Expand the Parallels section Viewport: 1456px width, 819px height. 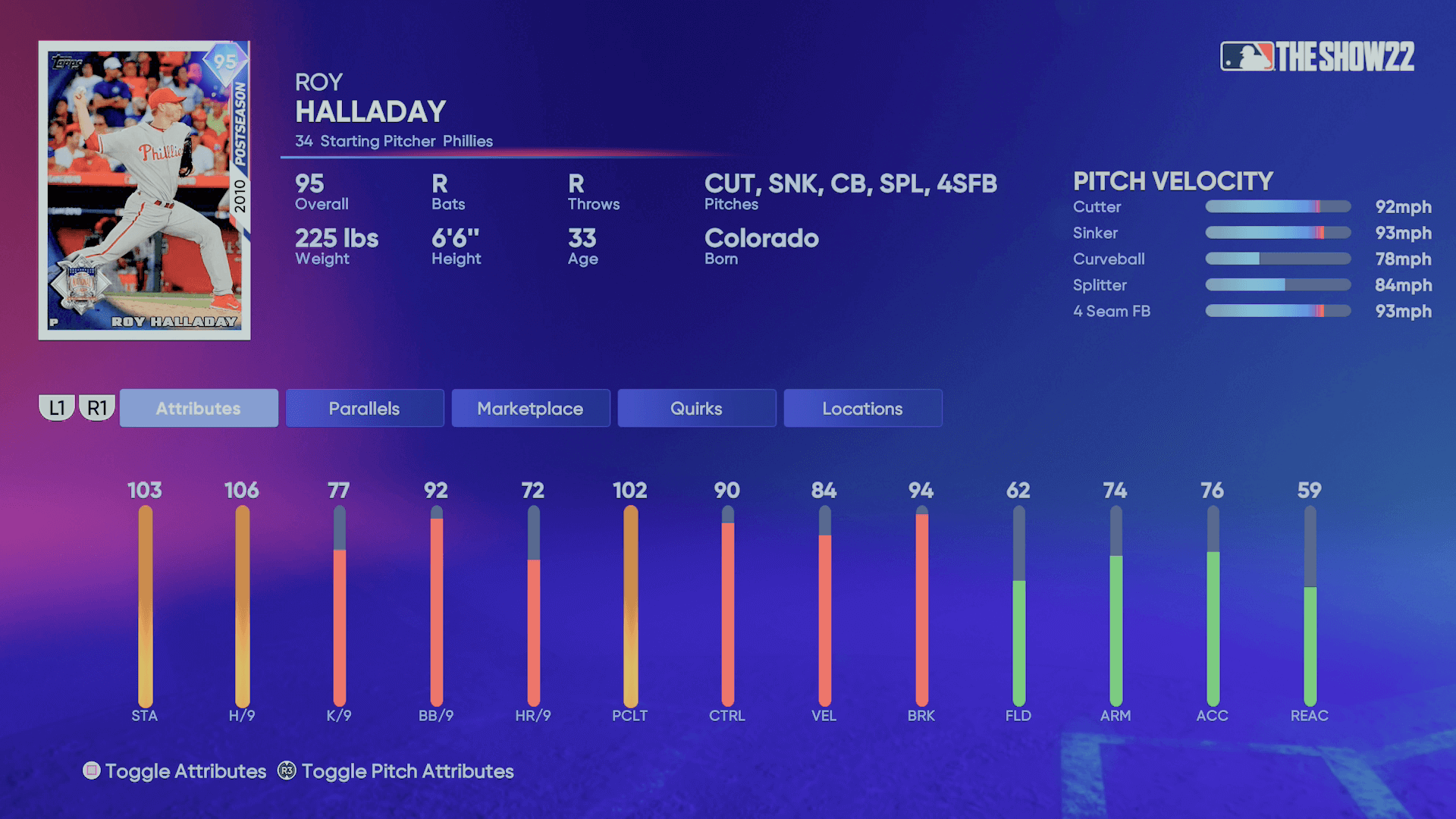click(x=364, y=408)
